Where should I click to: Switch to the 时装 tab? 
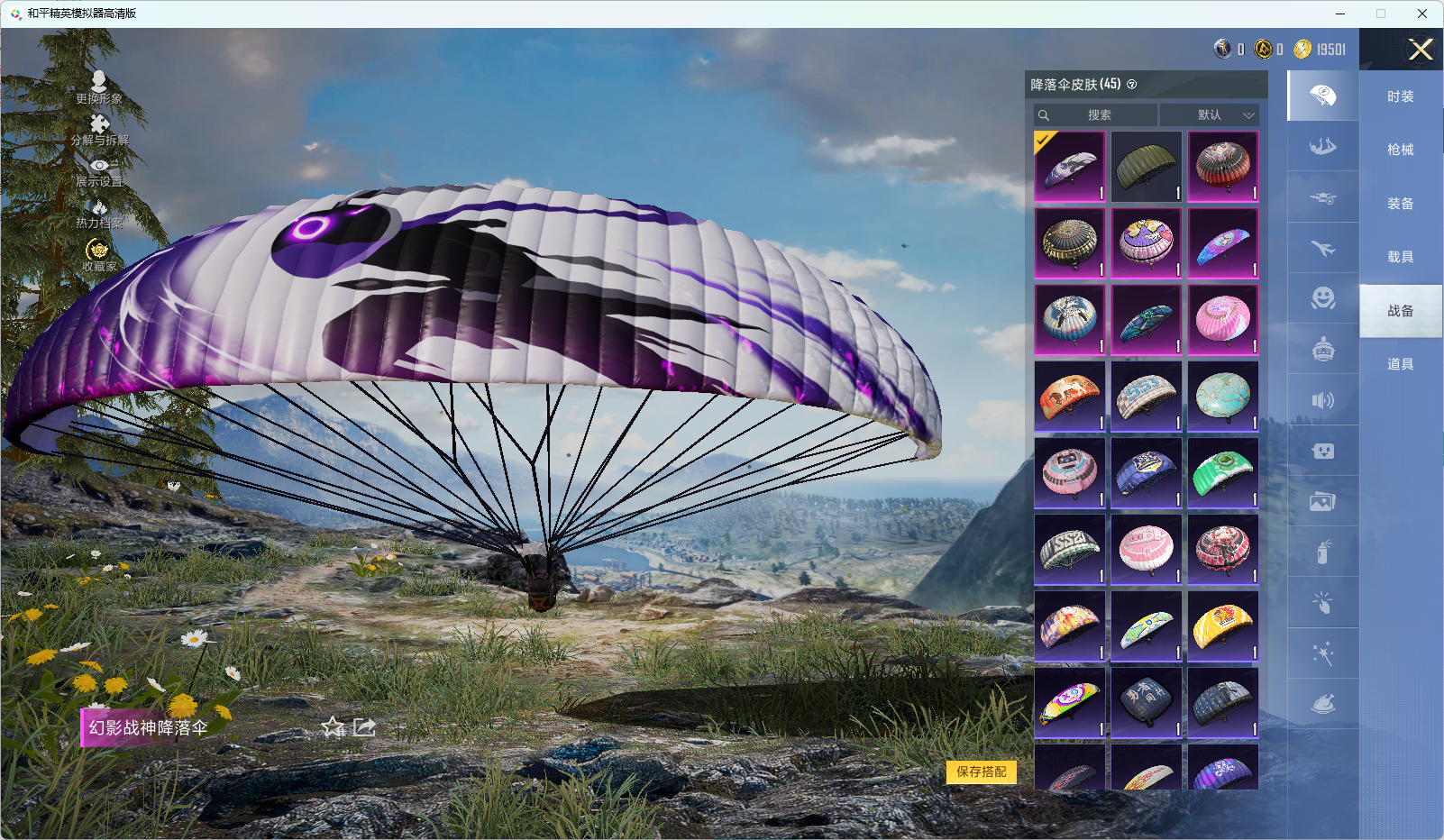coord(1400,96)
